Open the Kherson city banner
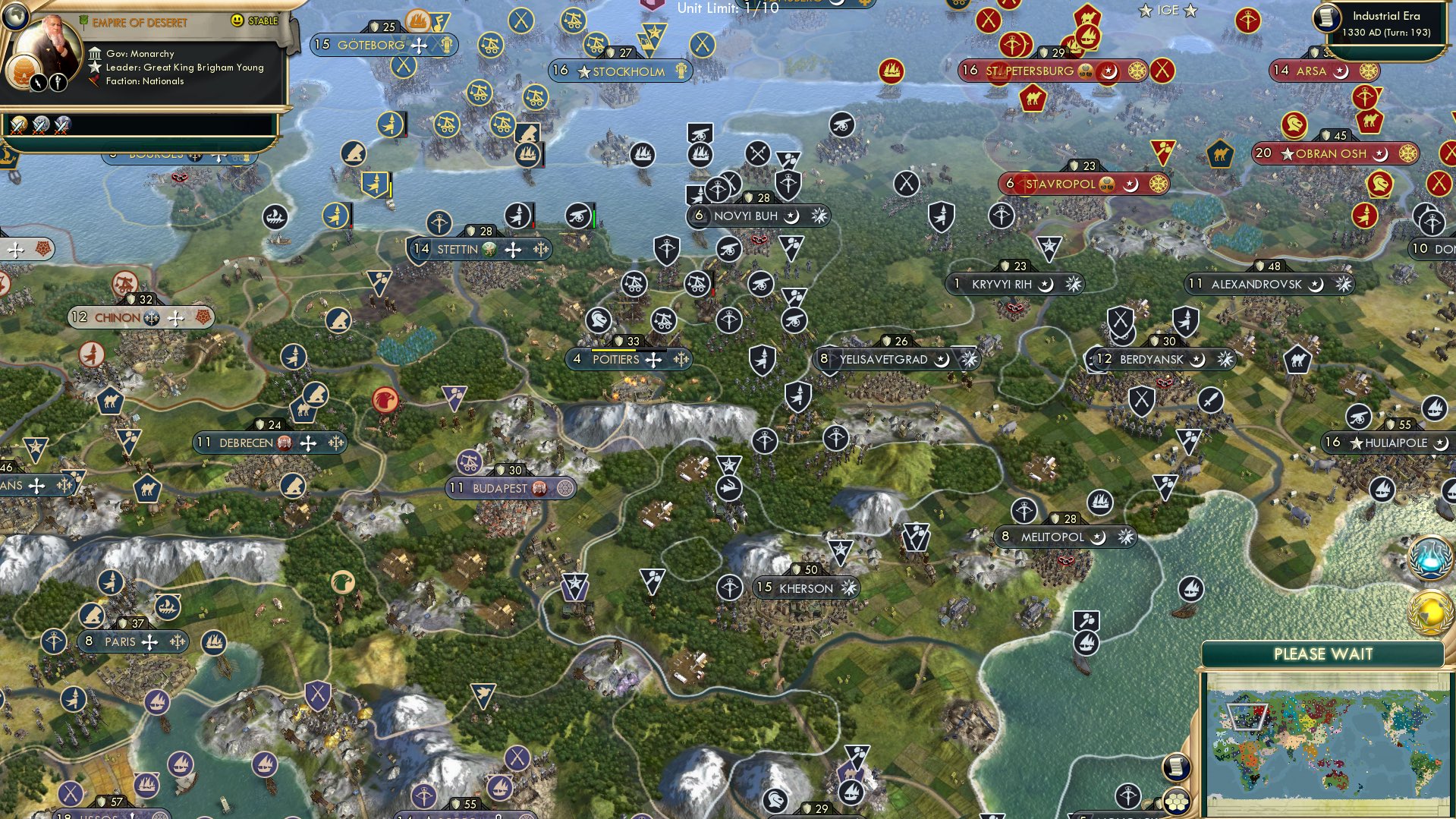Screen dimensions: 1456x819 click(x=806, y=587)
